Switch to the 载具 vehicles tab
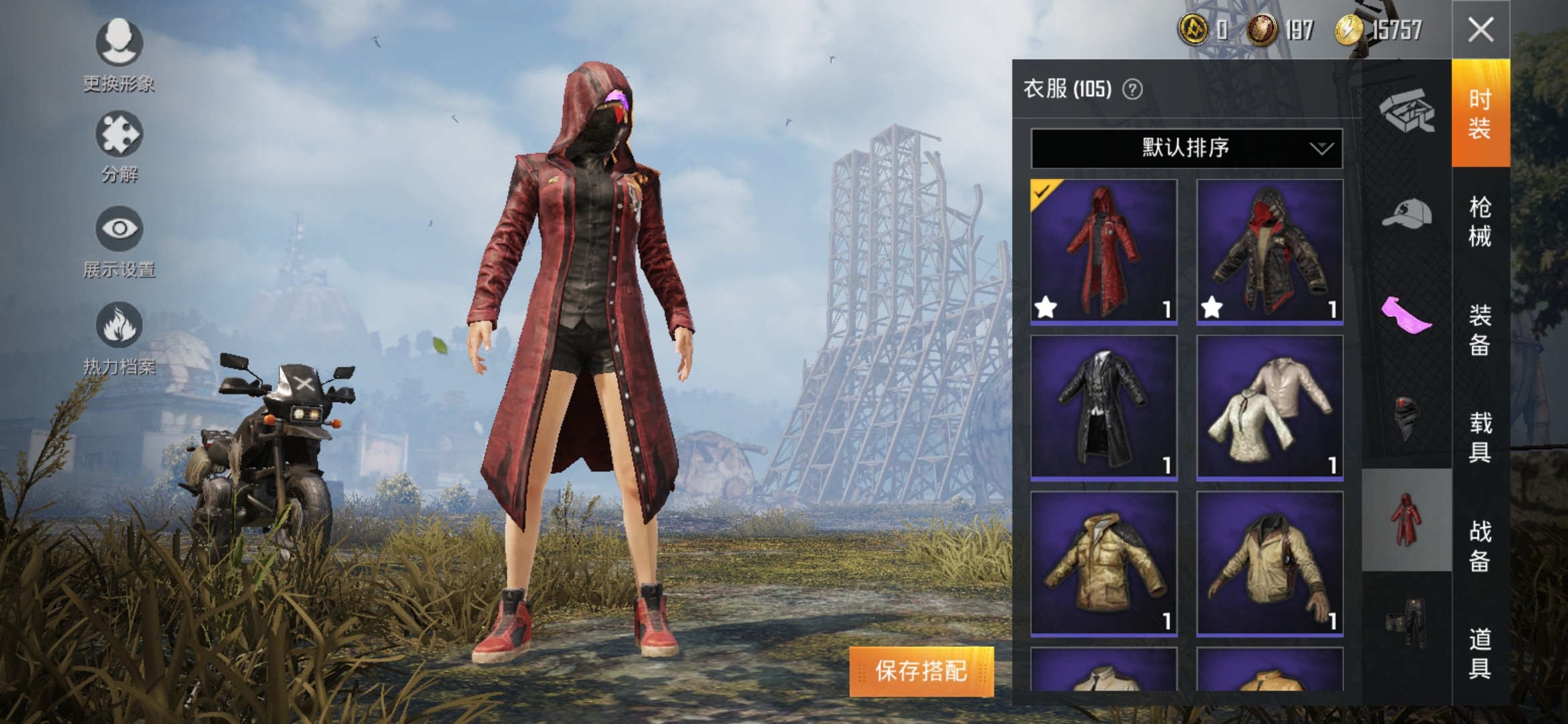 pos(1480,437)
